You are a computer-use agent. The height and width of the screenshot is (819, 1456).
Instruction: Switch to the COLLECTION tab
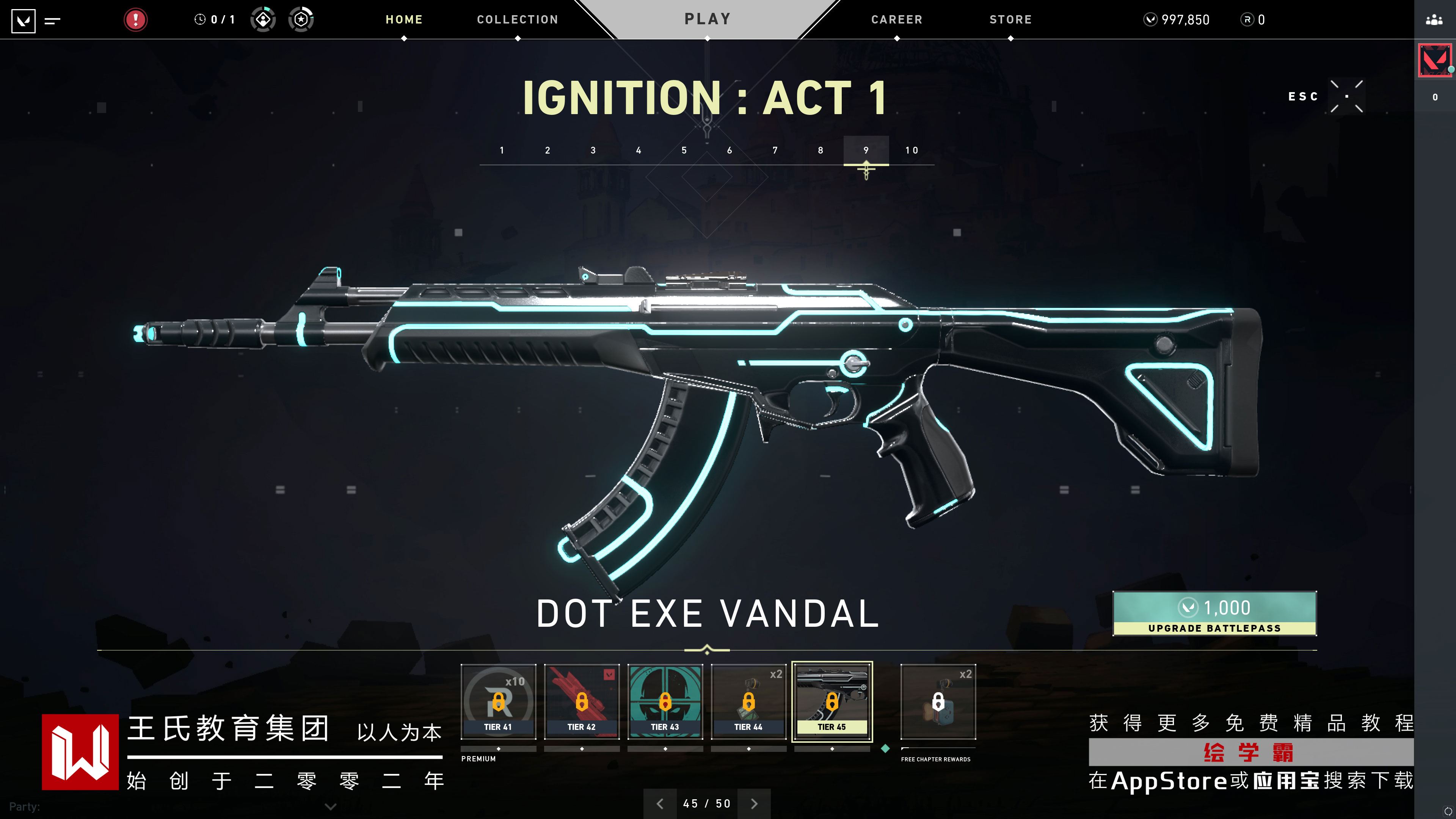click(517, 20)
